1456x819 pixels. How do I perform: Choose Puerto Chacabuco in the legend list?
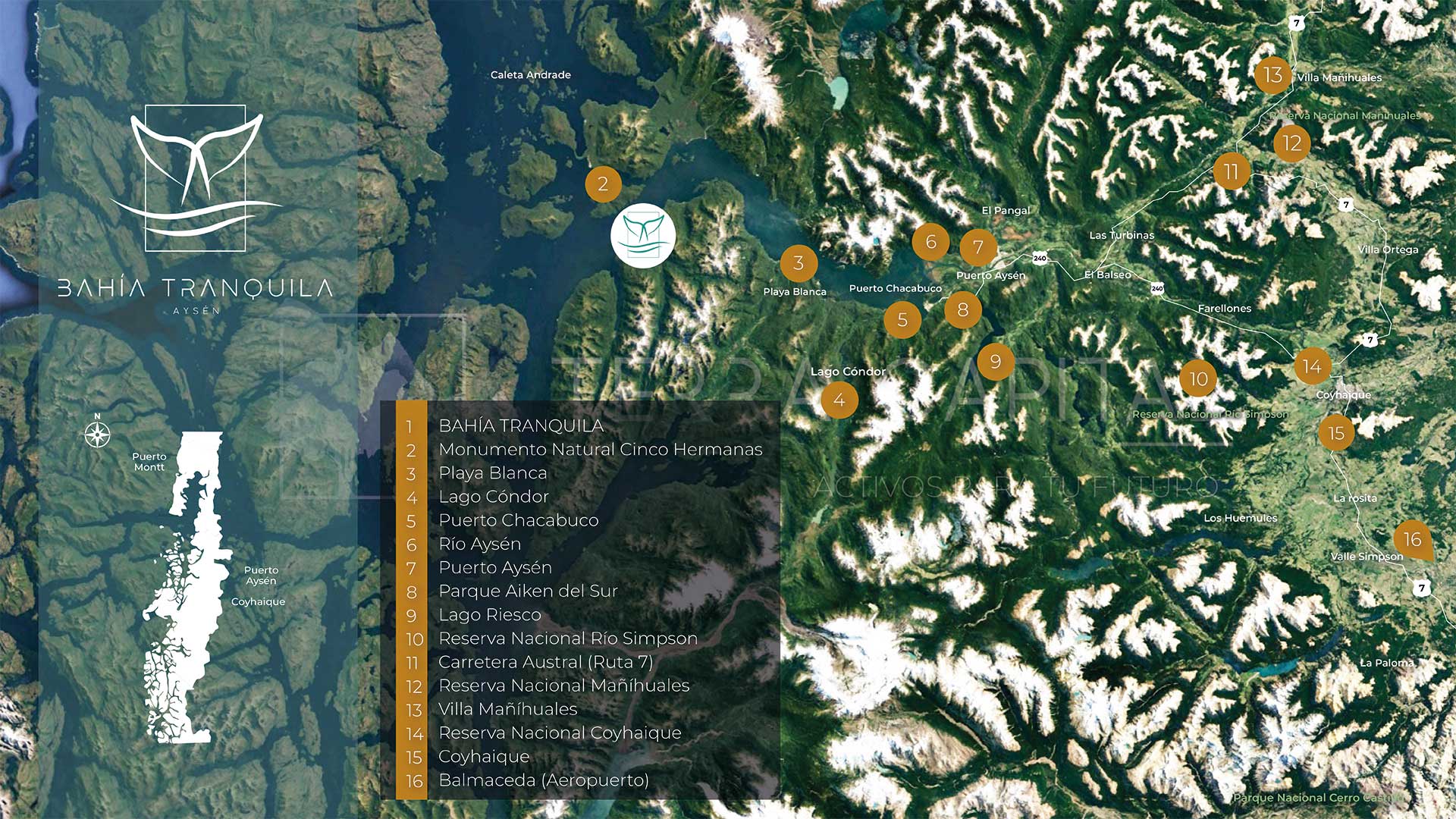click(518, 521)
